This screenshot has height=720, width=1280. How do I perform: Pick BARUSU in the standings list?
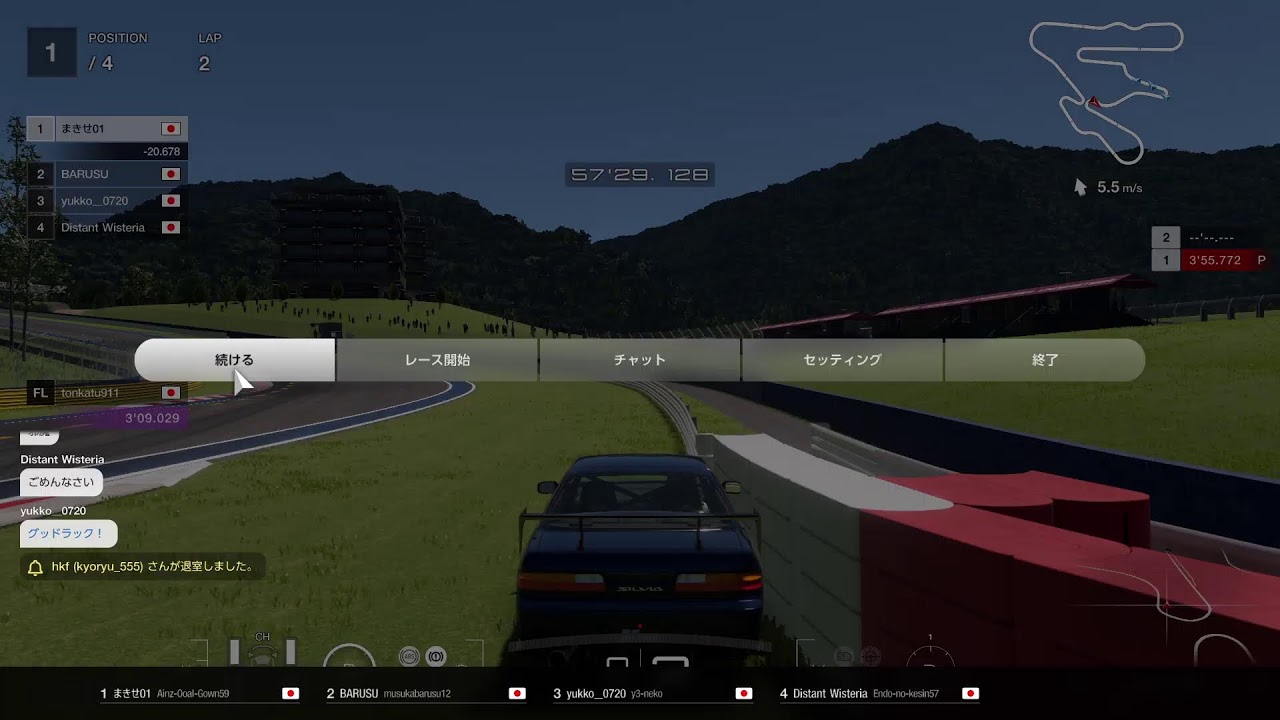click(108, 174)
